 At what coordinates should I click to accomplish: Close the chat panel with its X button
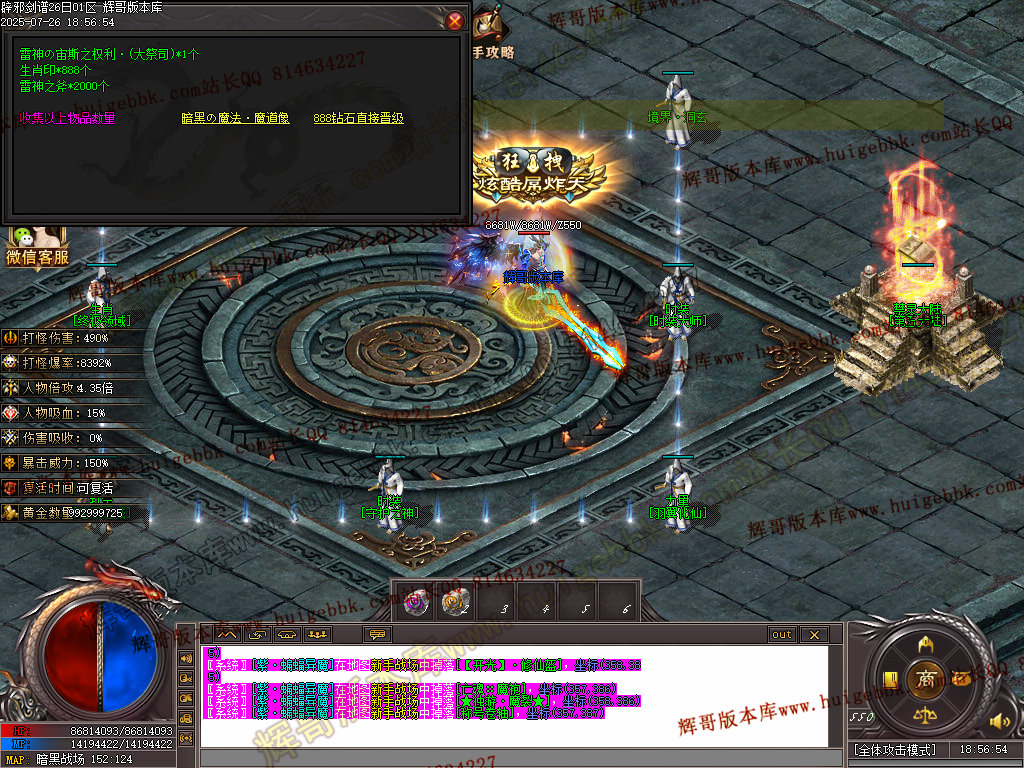[x=814, y=635]
